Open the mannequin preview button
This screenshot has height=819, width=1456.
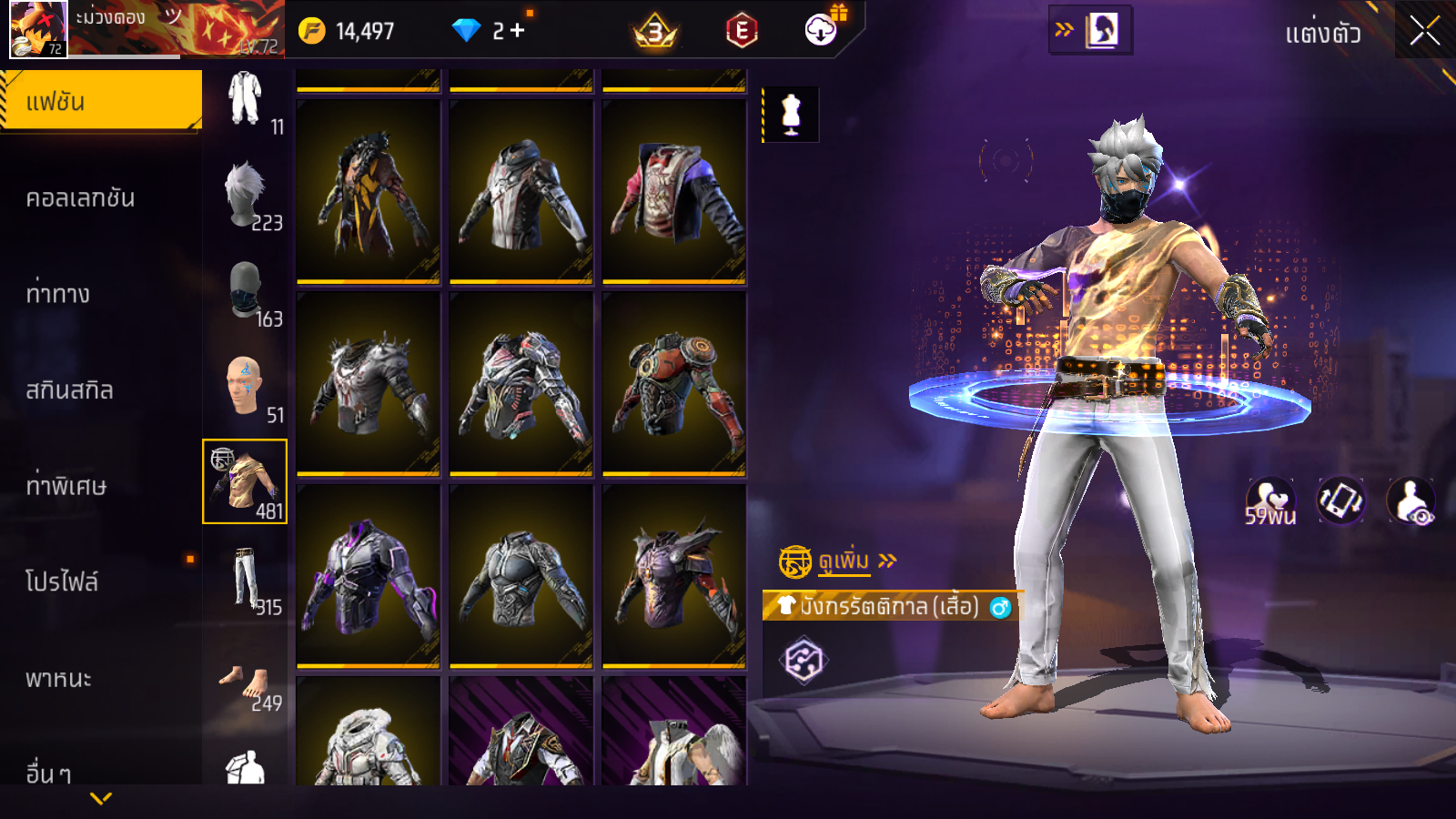pos(791,116)
